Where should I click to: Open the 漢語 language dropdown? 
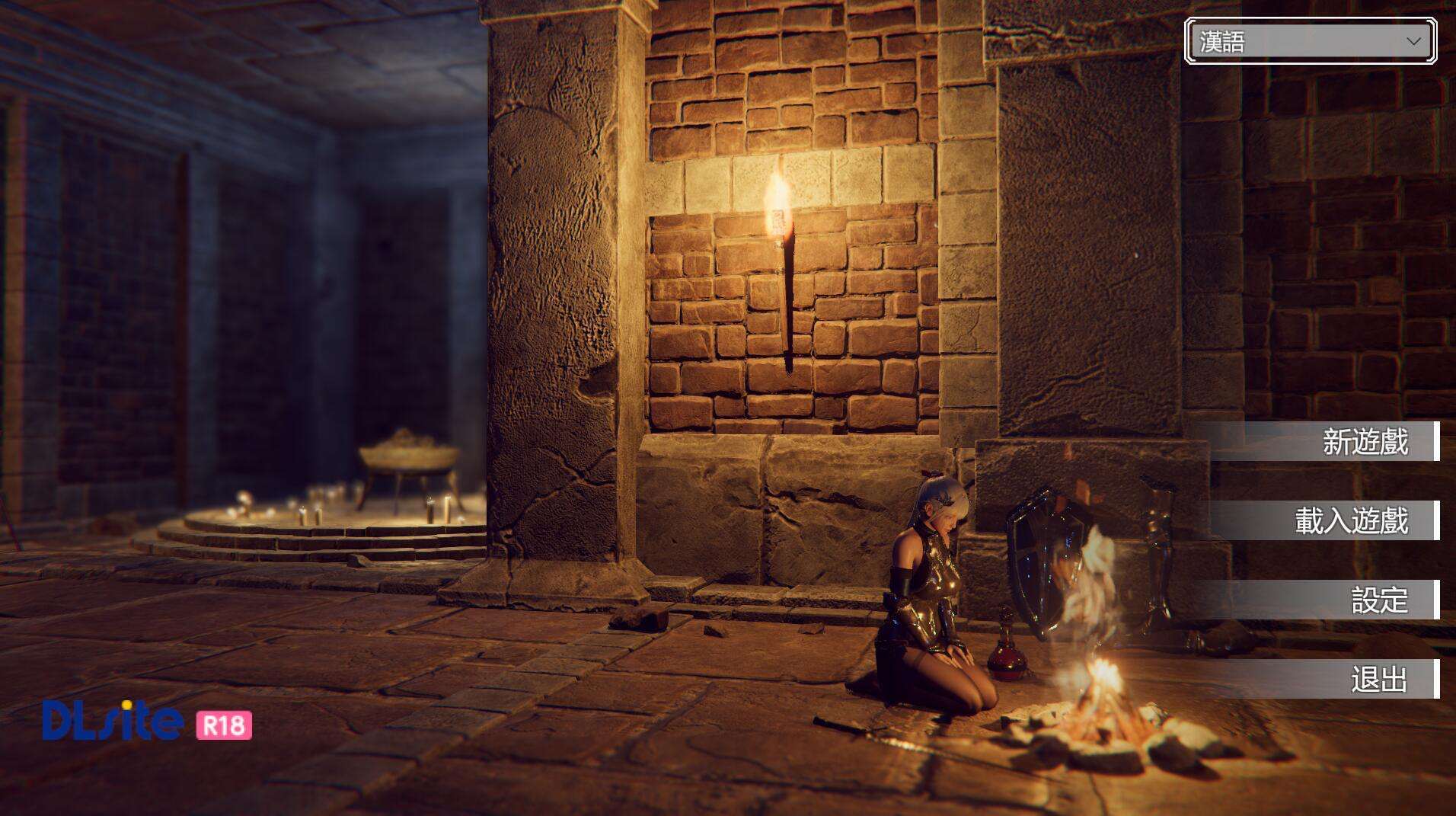[1310, 41]
